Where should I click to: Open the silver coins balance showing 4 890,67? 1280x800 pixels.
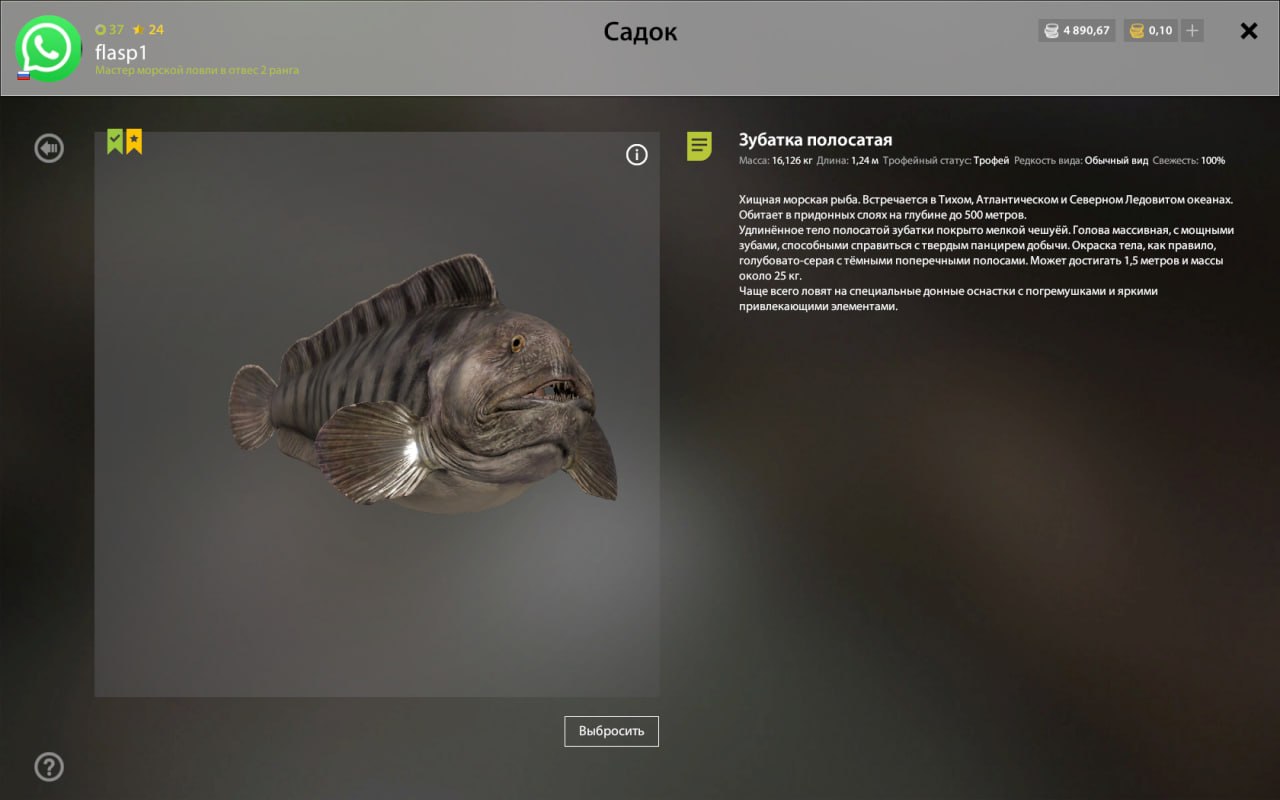[1076, 30]
